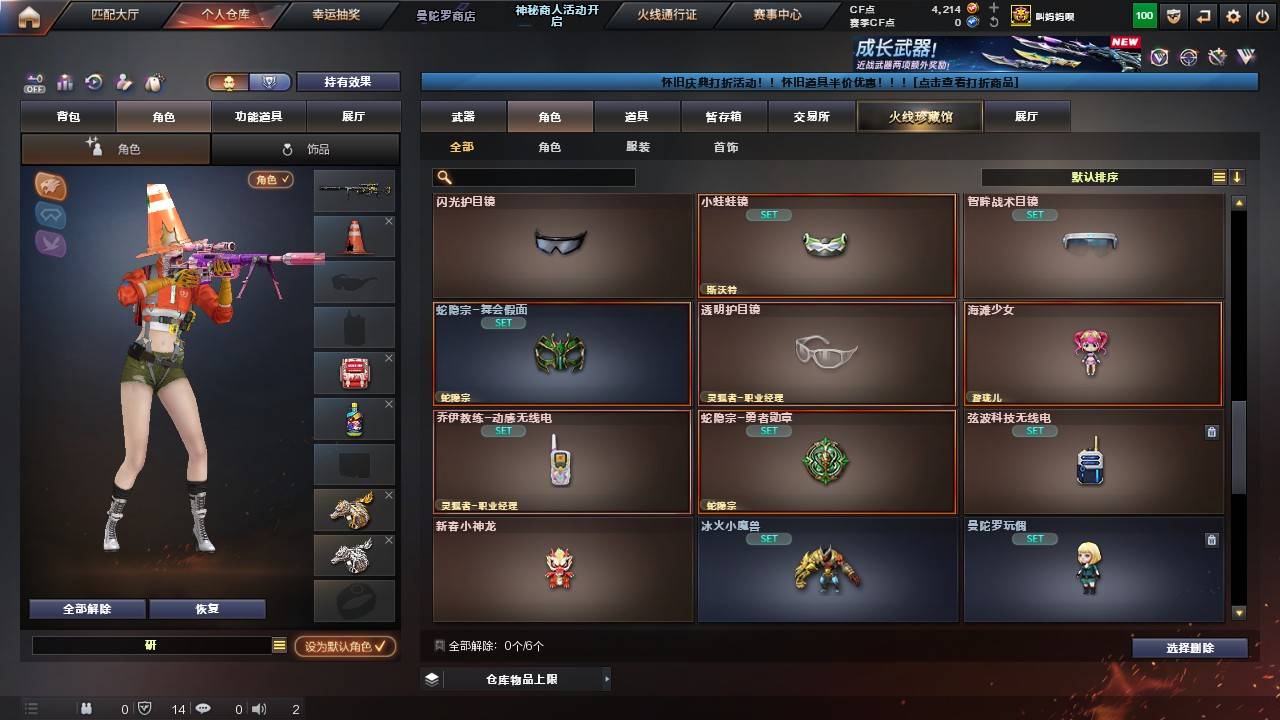The height and width of the screenshot is (720, 1280).
Task: Click the circular restore-history icon above 背包
Action: coord(93,81)
